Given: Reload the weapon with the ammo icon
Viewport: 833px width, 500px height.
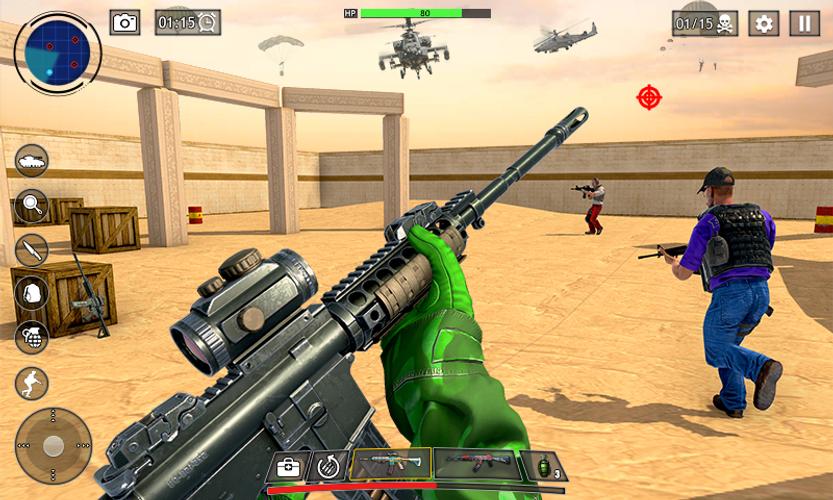Looking at the screenshot, I should 327,465.
